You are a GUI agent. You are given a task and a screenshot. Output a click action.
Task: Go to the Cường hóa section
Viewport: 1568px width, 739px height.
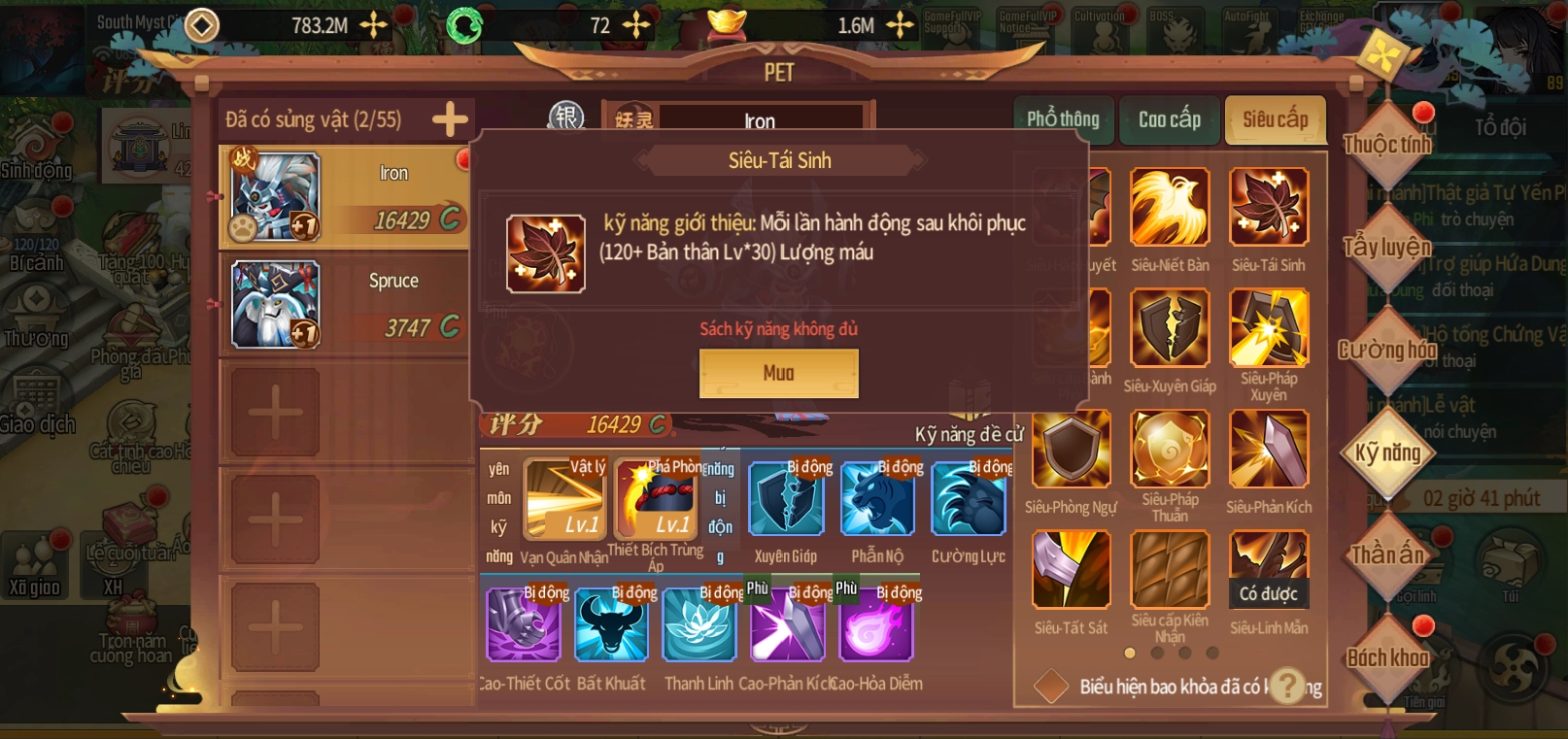click(1387, 350)
